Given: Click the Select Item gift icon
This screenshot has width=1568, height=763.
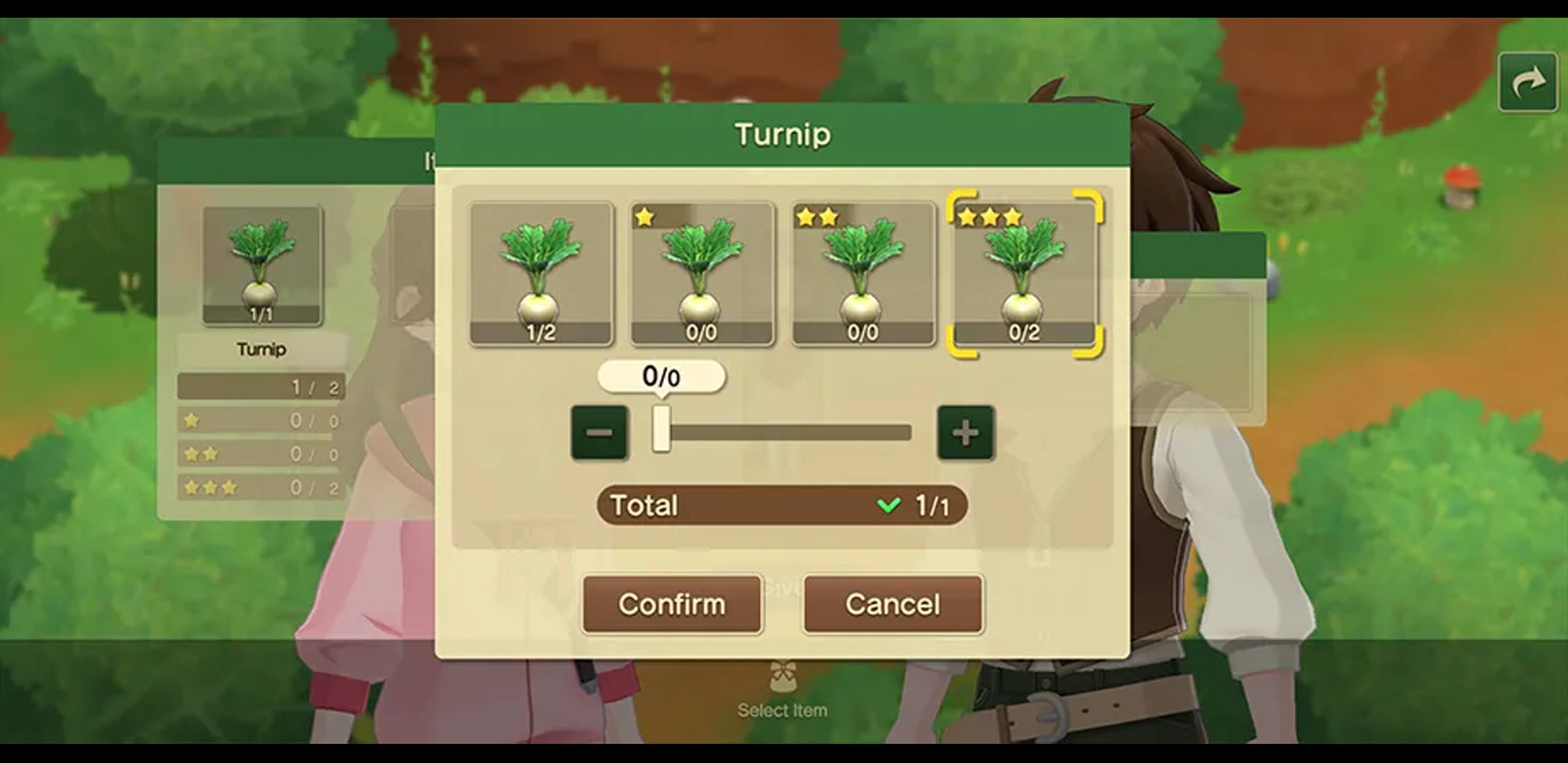Looking at the screenshot, I should [781, 675].
